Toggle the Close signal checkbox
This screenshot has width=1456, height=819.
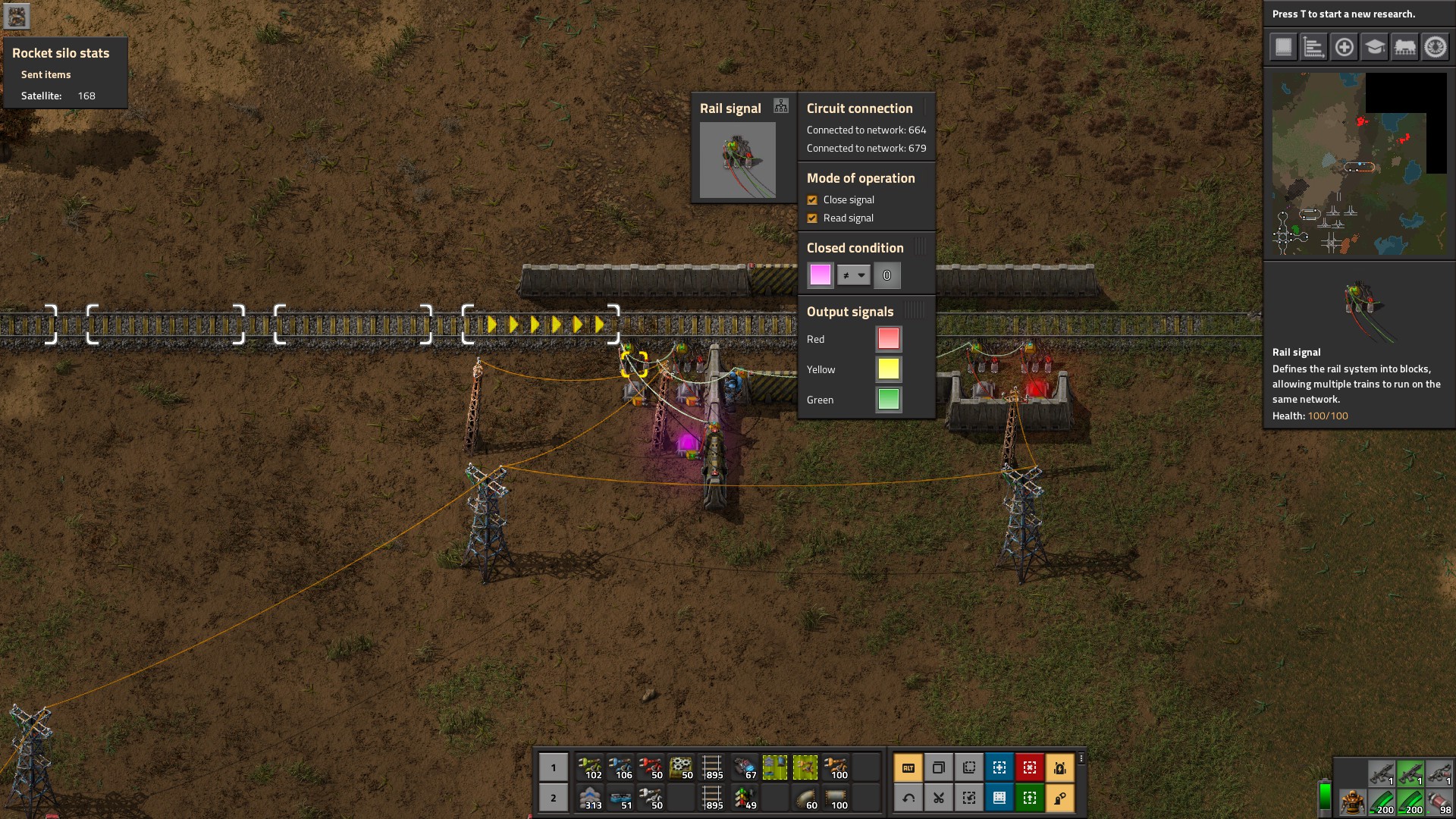coord(812,200)
